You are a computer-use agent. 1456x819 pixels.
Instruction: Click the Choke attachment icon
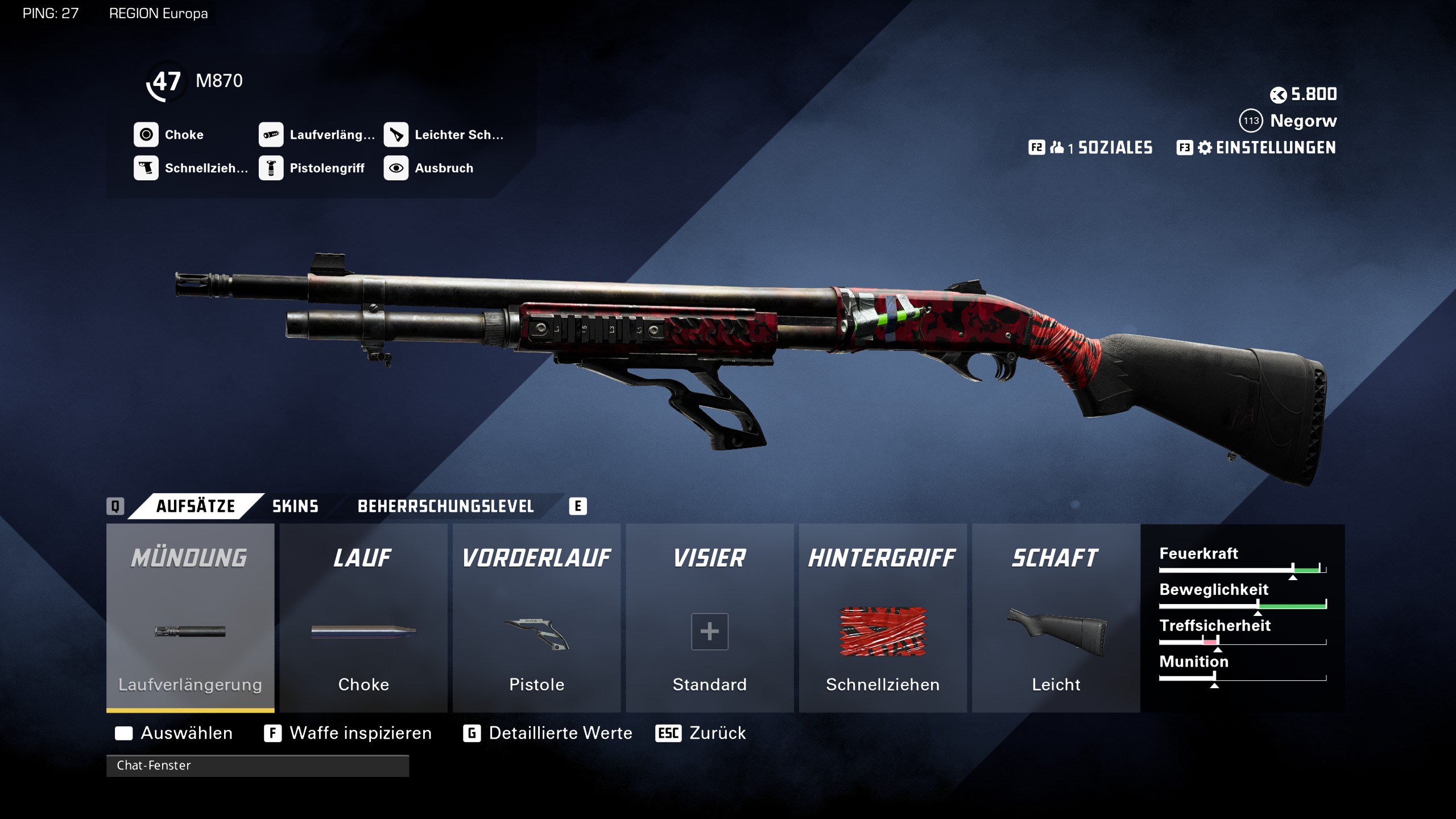click(x=147, y=135)
